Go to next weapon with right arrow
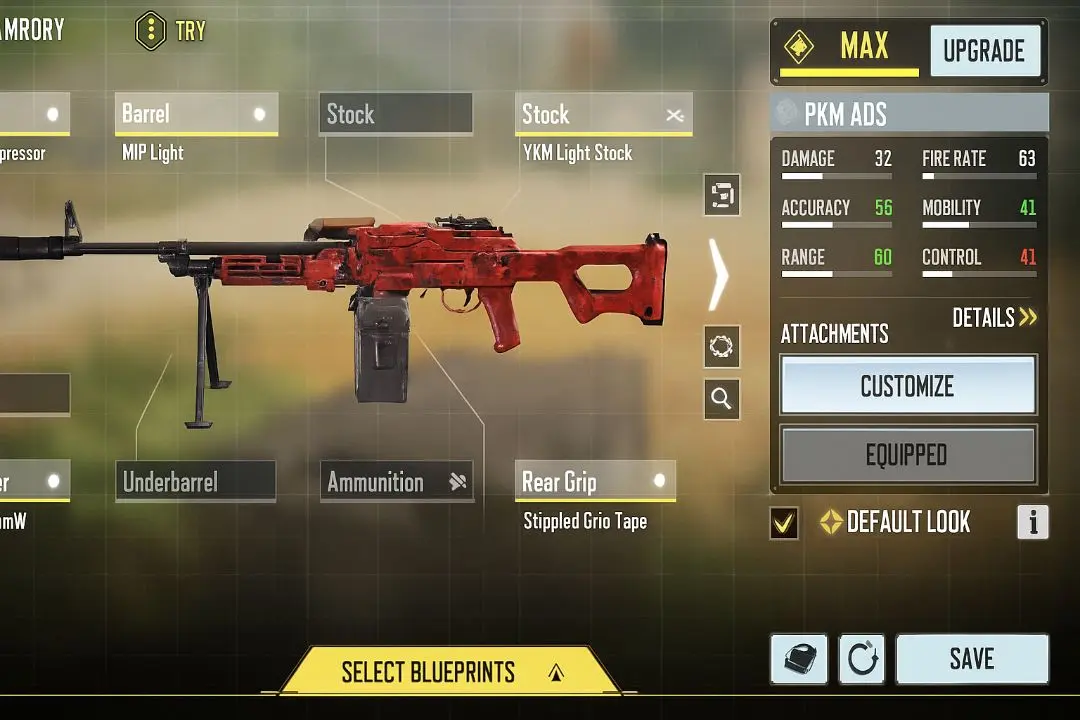 click(718, 274)
